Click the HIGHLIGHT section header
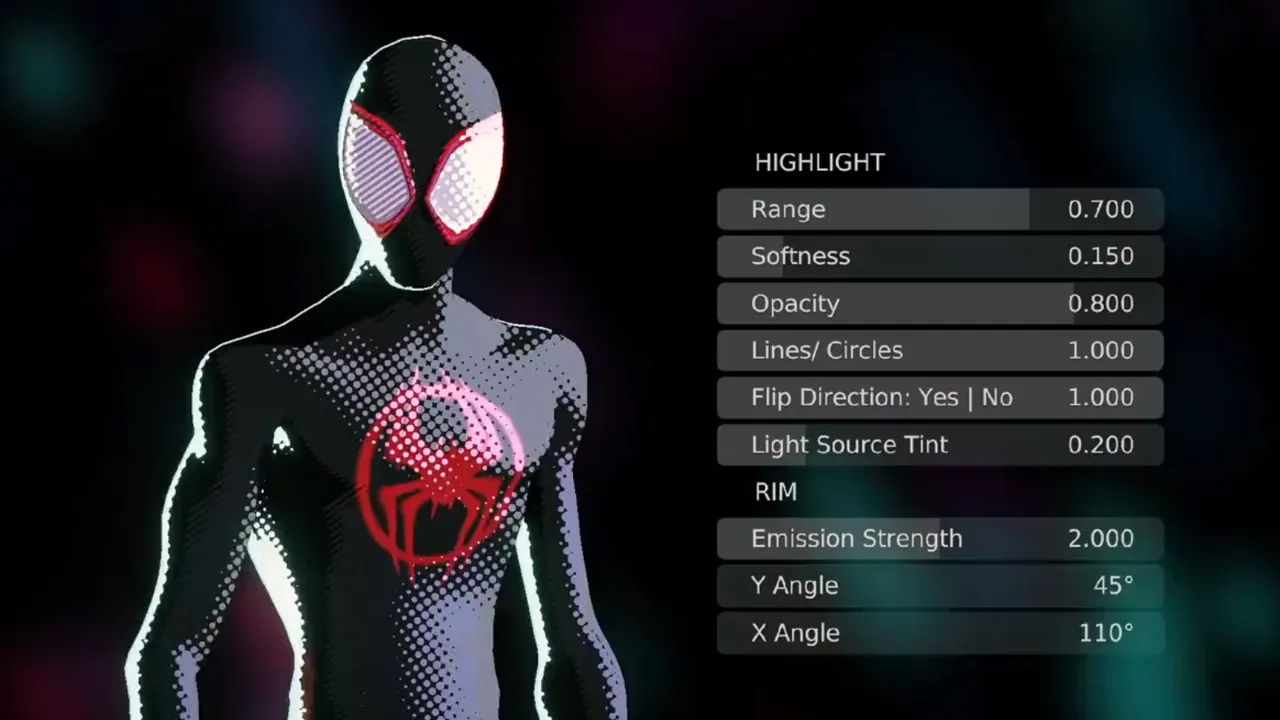Viewport: 1280px width, 720px height. click(819, 162)
